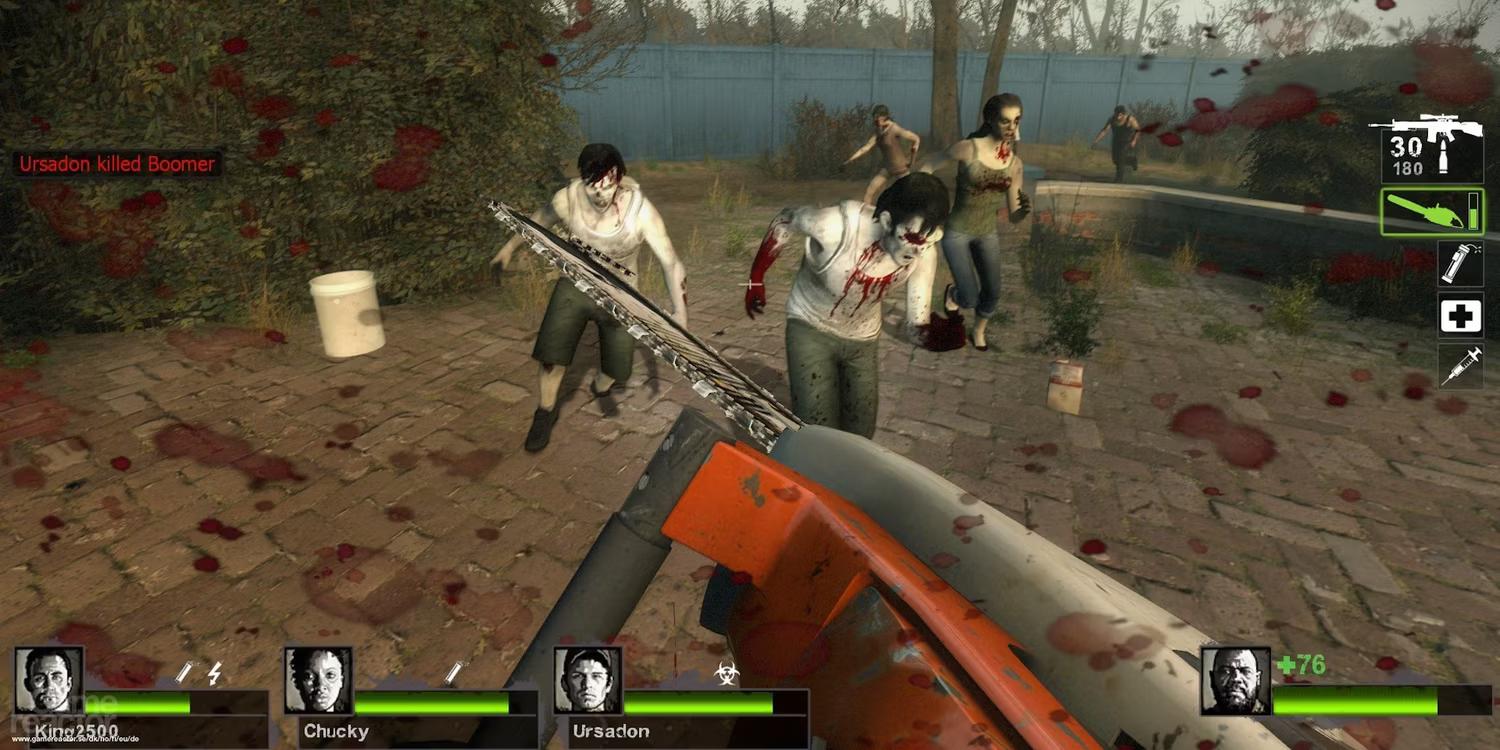Select the pipe bomb throwable slot
Screen dimensions: 1500x750
(x=1460, y=263)
